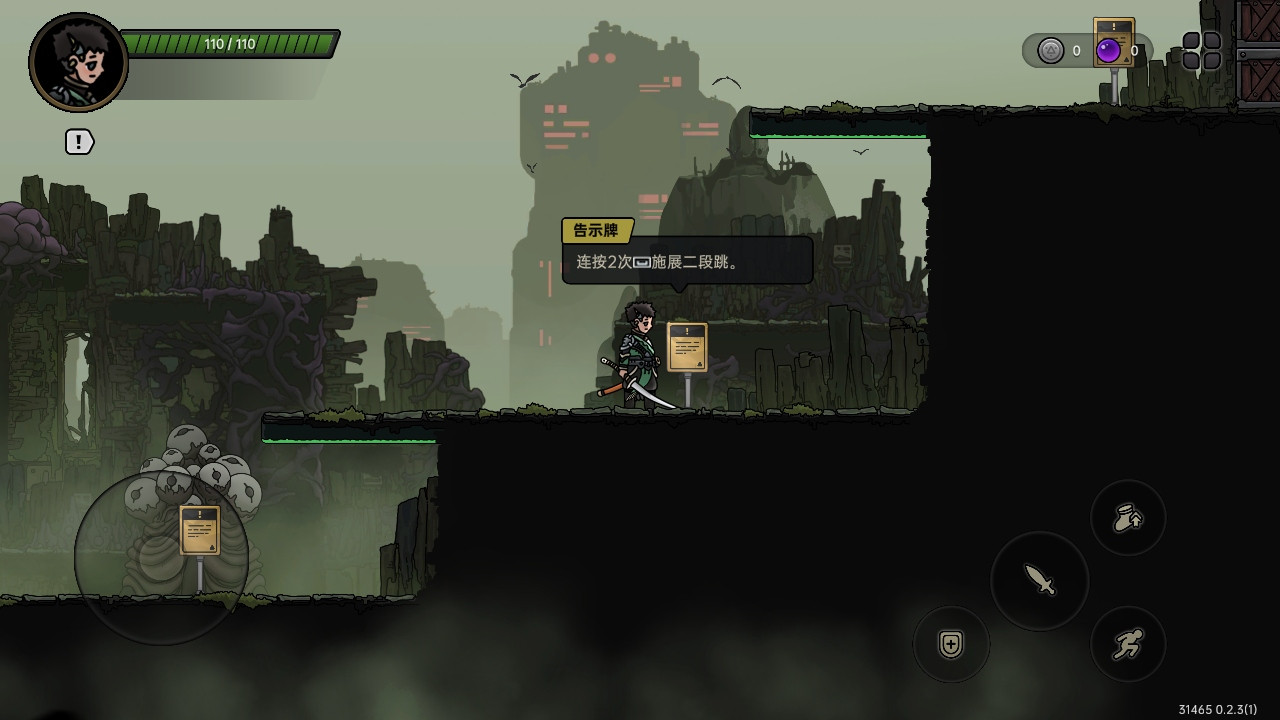Activate the boot jump button
The image size is (1280, 720).
1128,518
